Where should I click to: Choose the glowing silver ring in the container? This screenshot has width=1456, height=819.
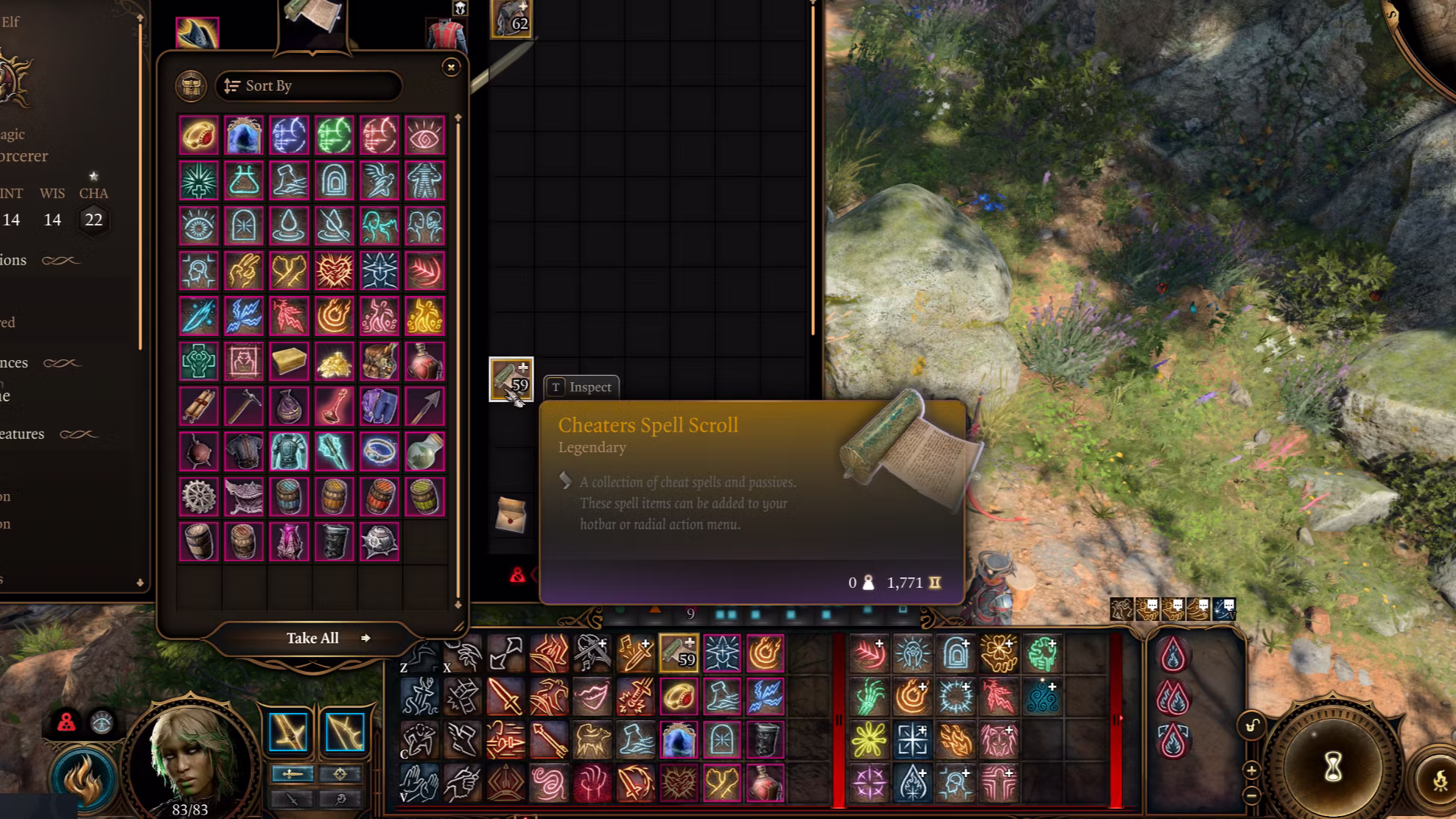[x=379, y=452]
